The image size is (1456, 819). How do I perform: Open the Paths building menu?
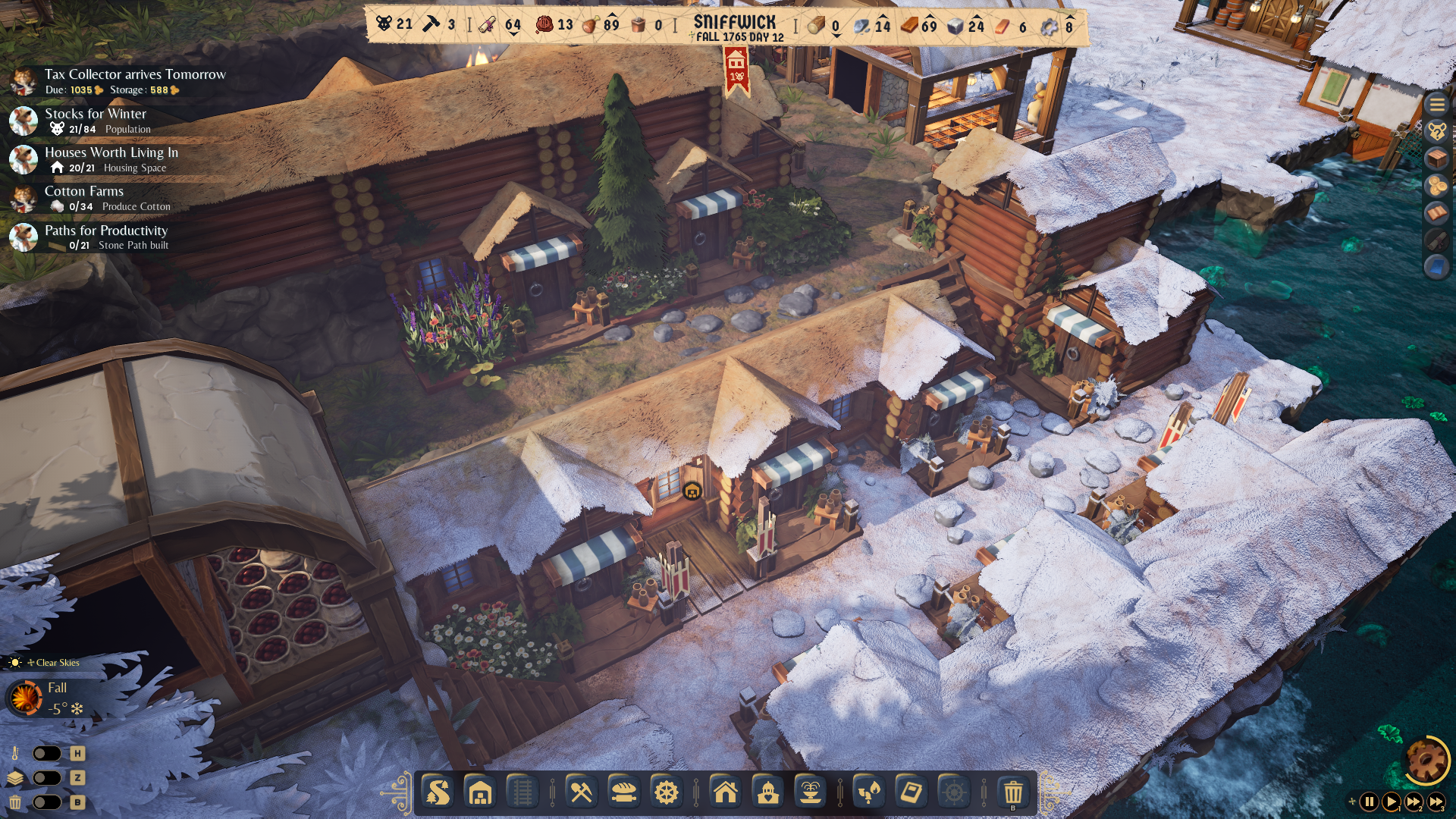(438, 794)
